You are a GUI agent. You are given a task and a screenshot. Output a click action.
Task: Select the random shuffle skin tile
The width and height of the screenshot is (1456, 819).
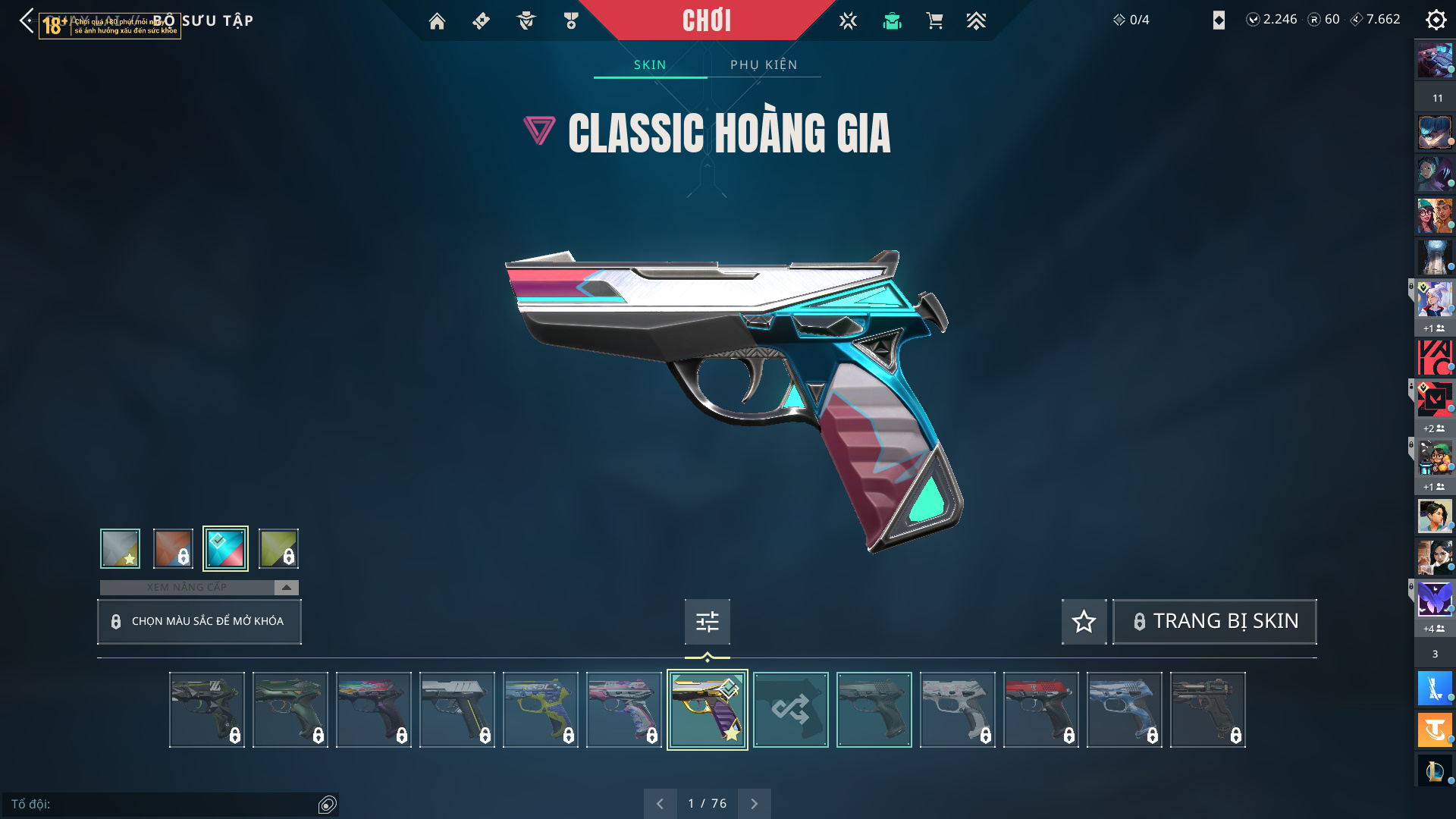coord(790,710)
